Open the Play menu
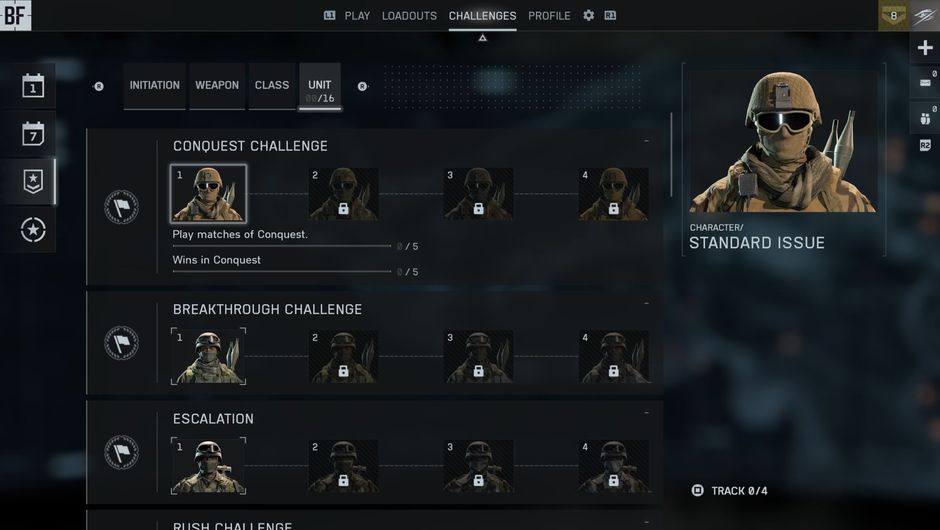940x530 pixels. 356,16
